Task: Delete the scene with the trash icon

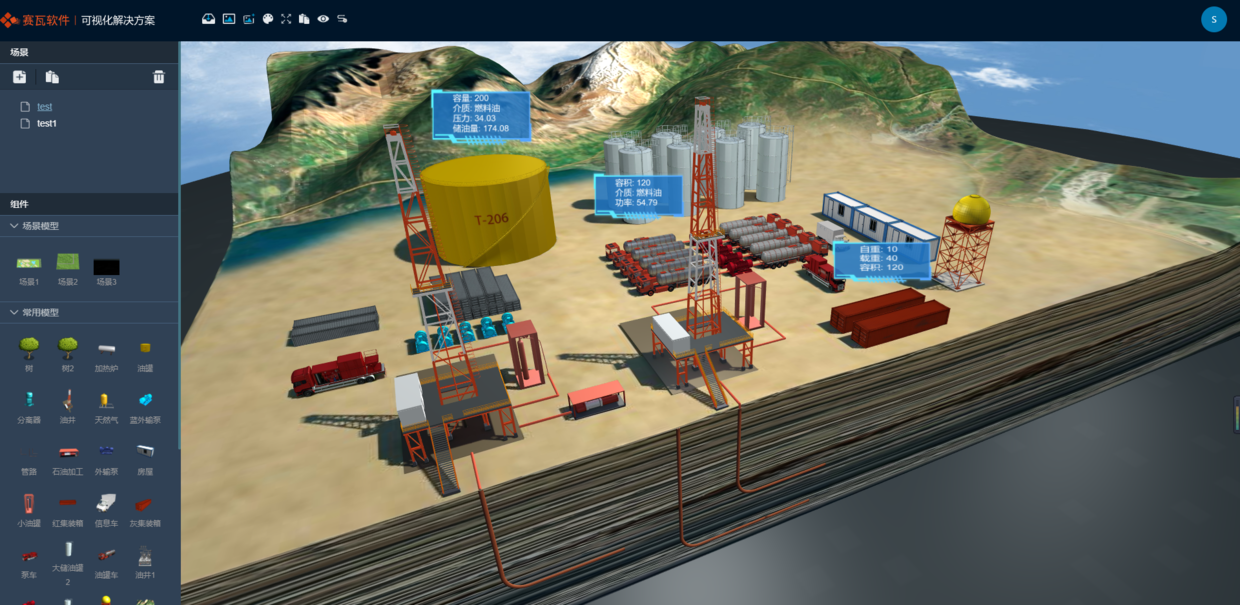Action: coord(158,77)
